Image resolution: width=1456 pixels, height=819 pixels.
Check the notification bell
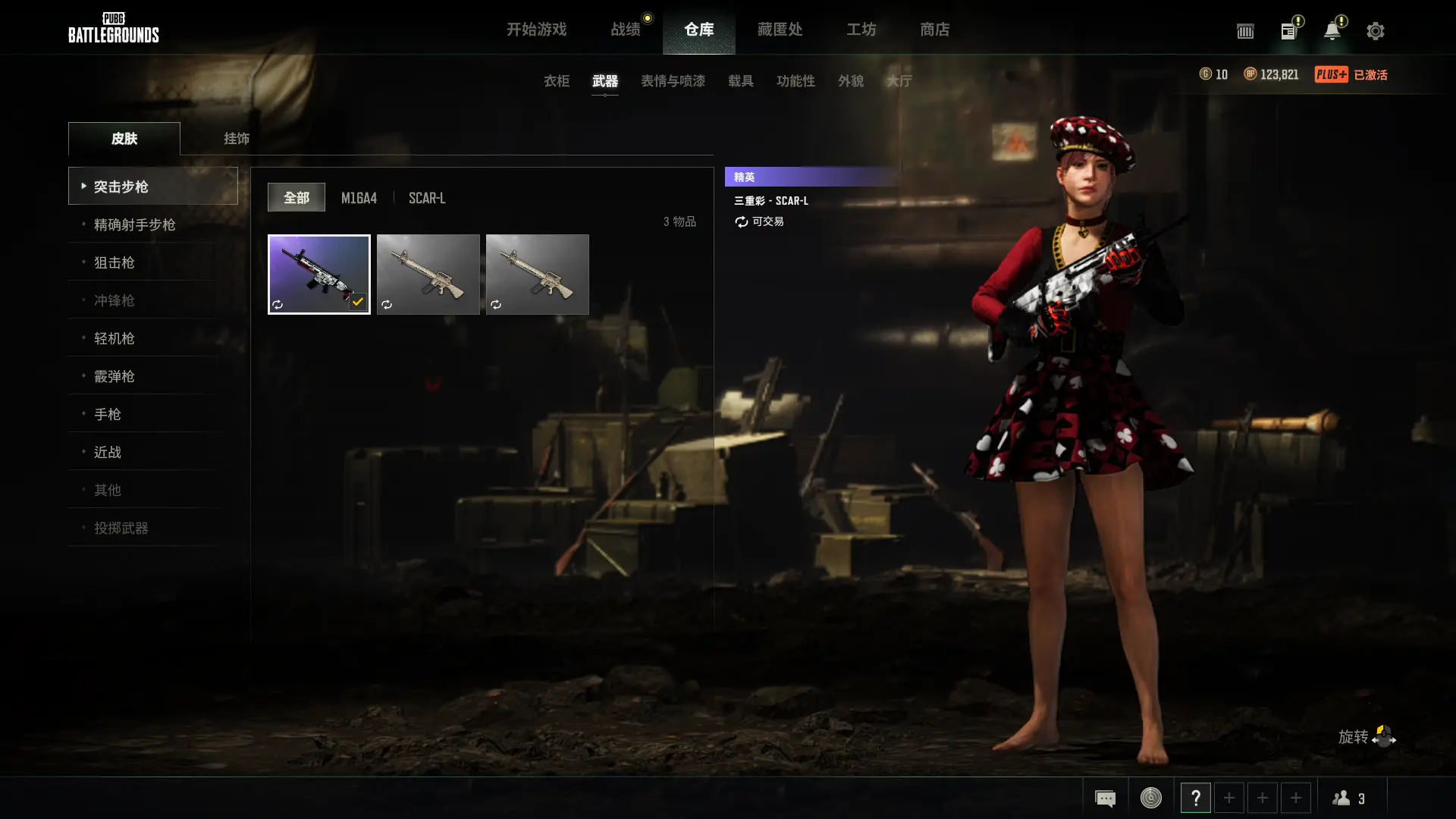pos(1332,31)
